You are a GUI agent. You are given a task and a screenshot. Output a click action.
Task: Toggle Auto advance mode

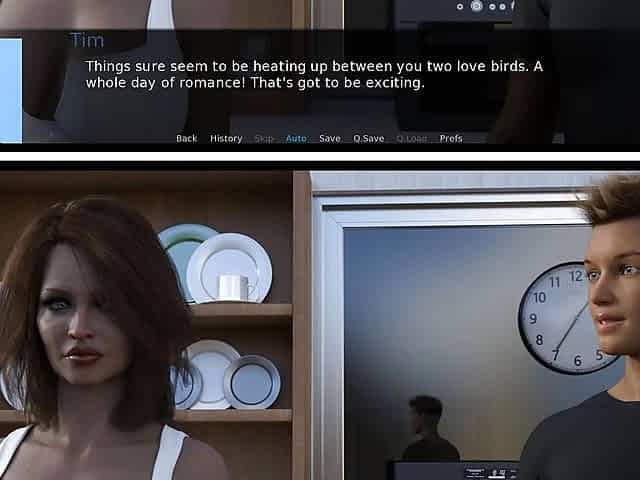(x=296, y=139)
